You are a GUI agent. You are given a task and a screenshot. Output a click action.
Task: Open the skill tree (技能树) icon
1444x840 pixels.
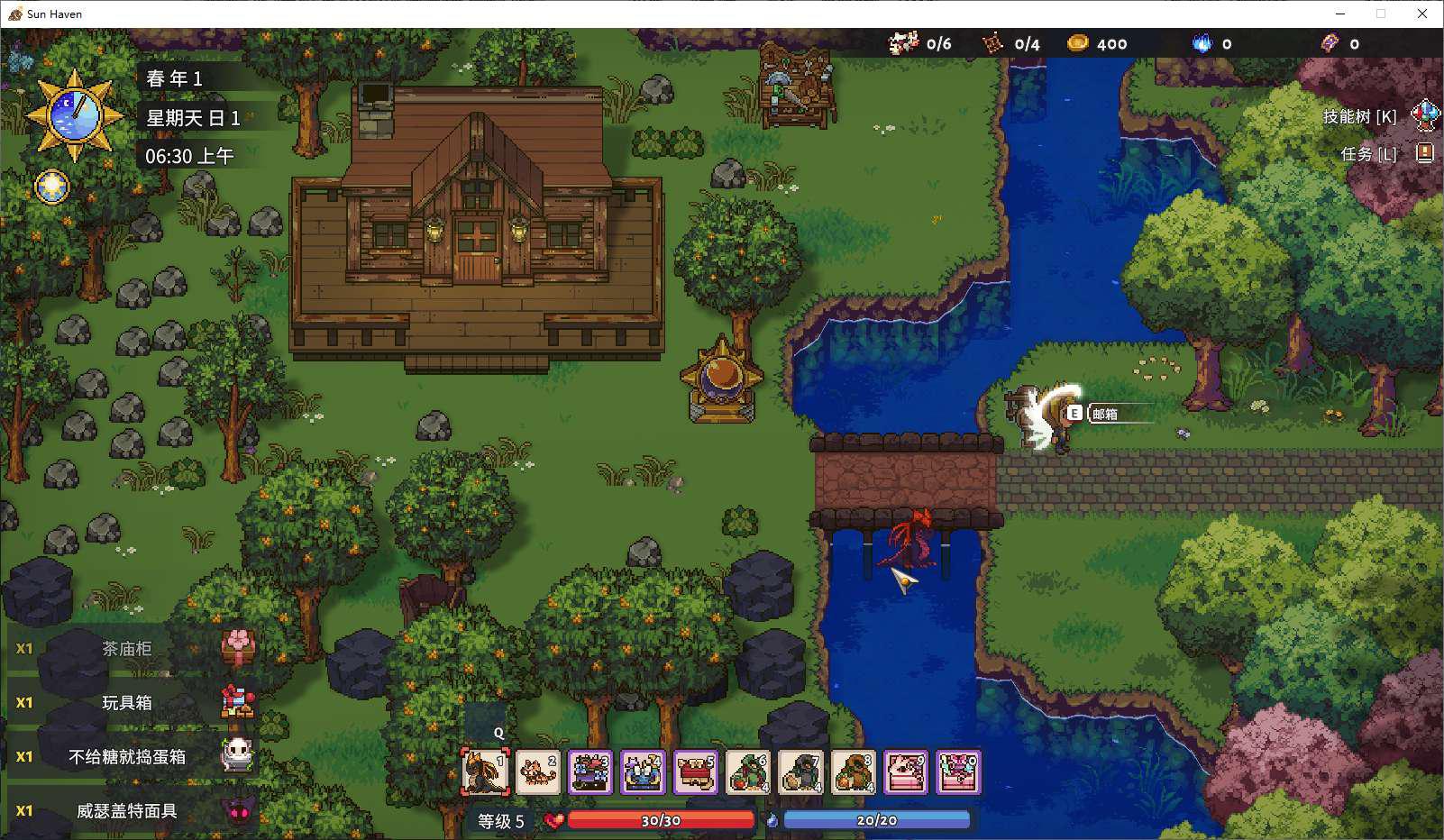click(1424, 115)
